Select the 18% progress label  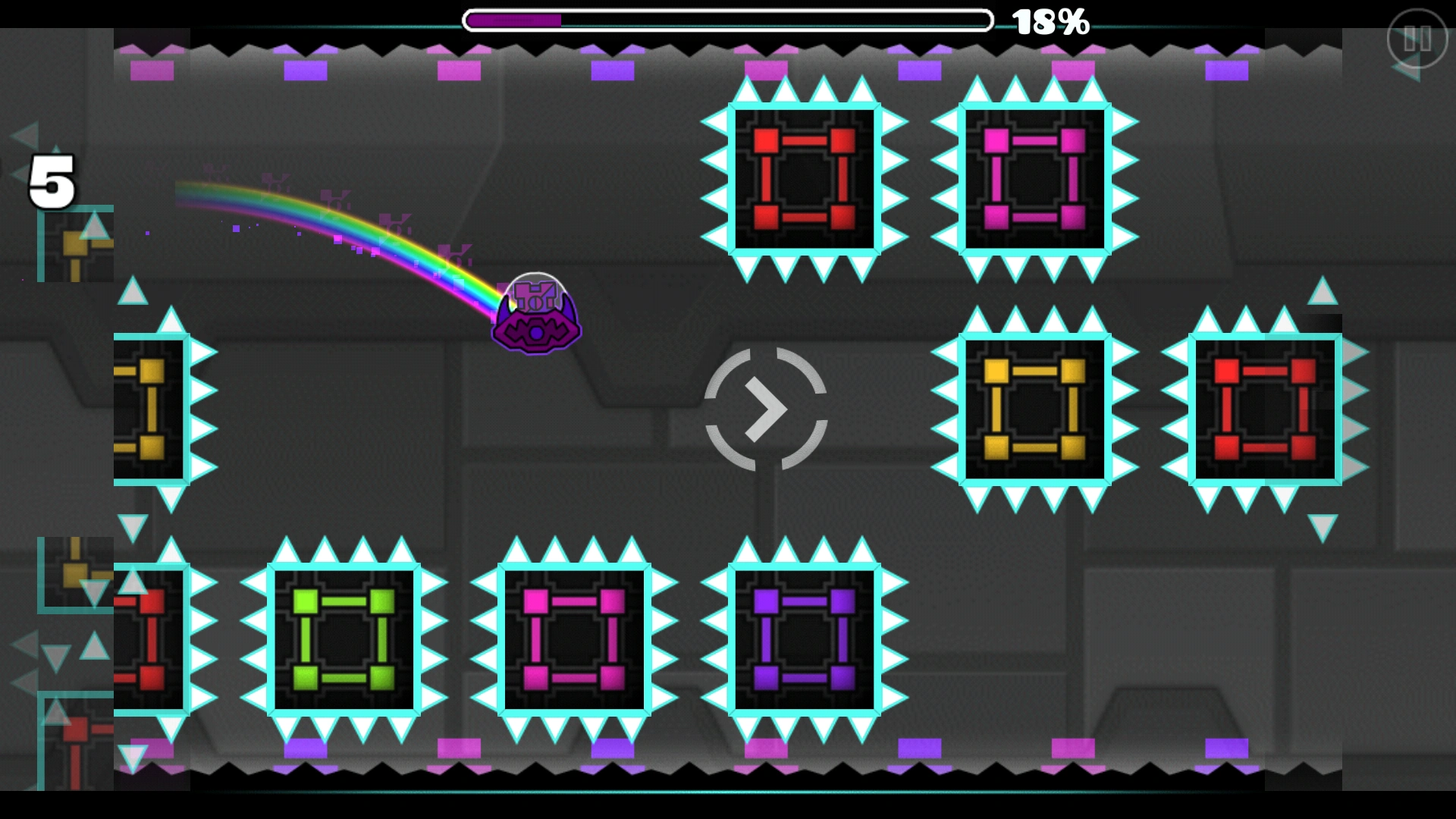[1050, 21]
